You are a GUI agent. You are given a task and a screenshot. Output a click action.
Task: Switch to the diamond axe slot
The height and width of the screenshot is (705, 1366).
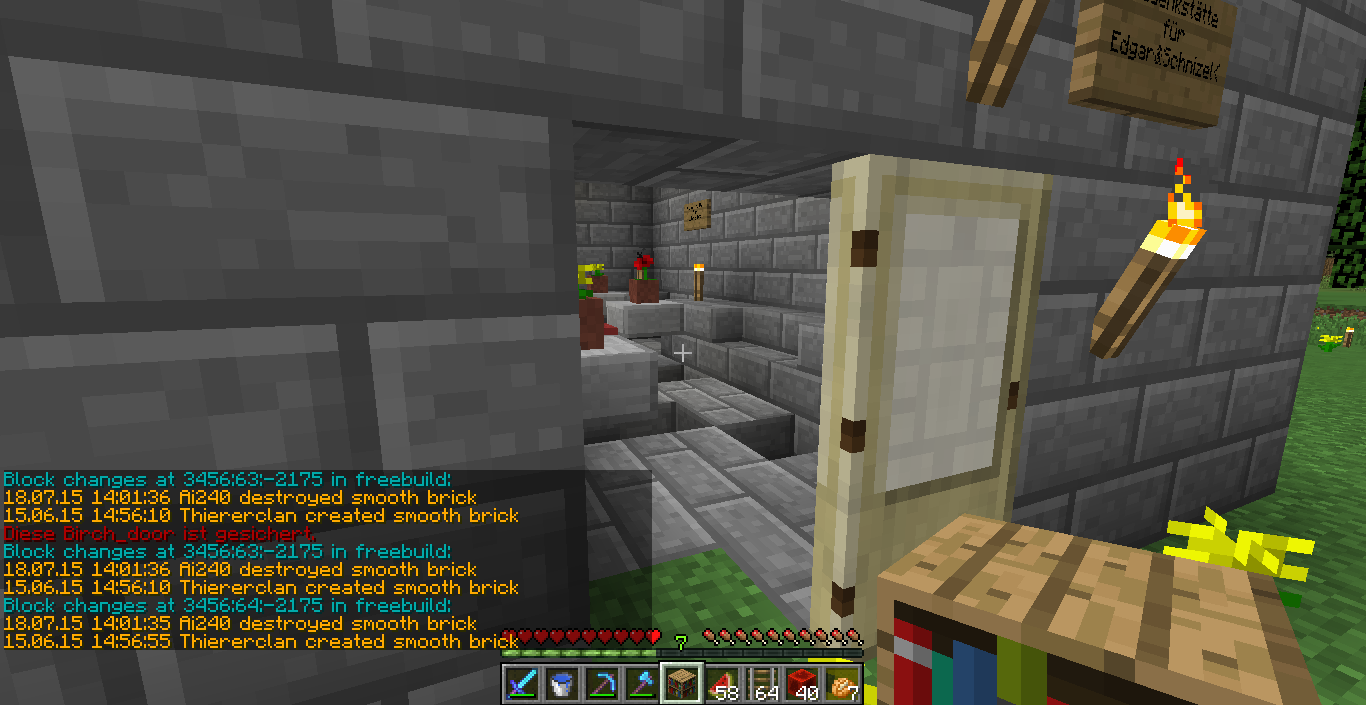coord(642,684)
